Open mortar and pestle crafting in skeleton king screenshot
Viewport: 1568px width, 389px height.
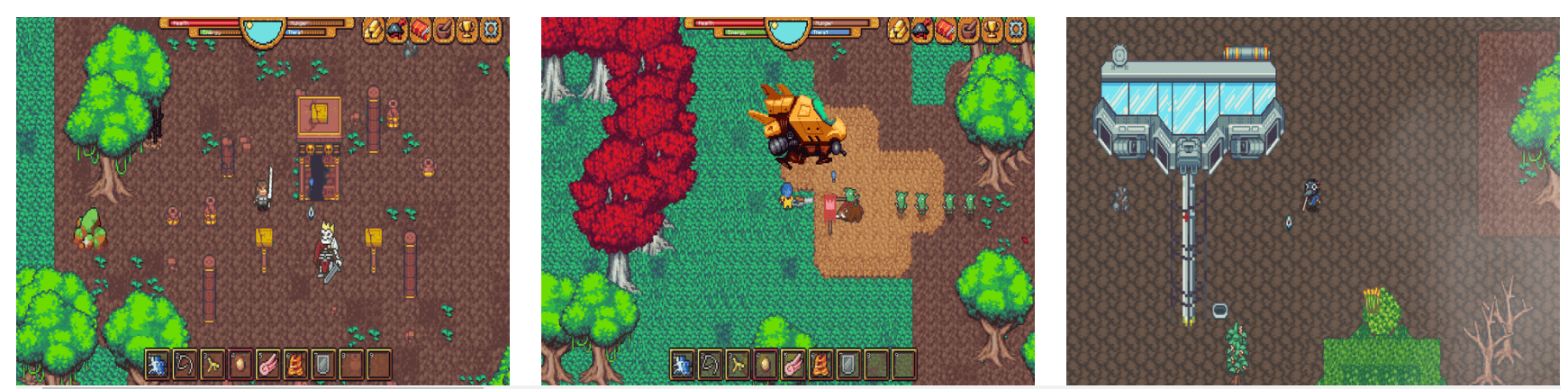coord(443,31)
